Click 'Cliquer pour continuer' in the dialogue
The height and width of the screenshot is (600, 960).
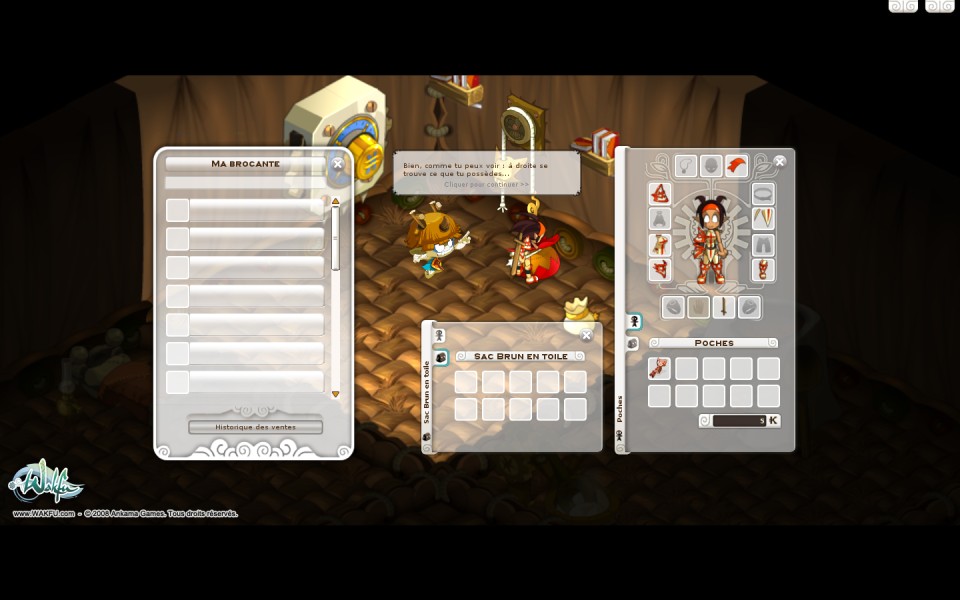click(487, 184)
